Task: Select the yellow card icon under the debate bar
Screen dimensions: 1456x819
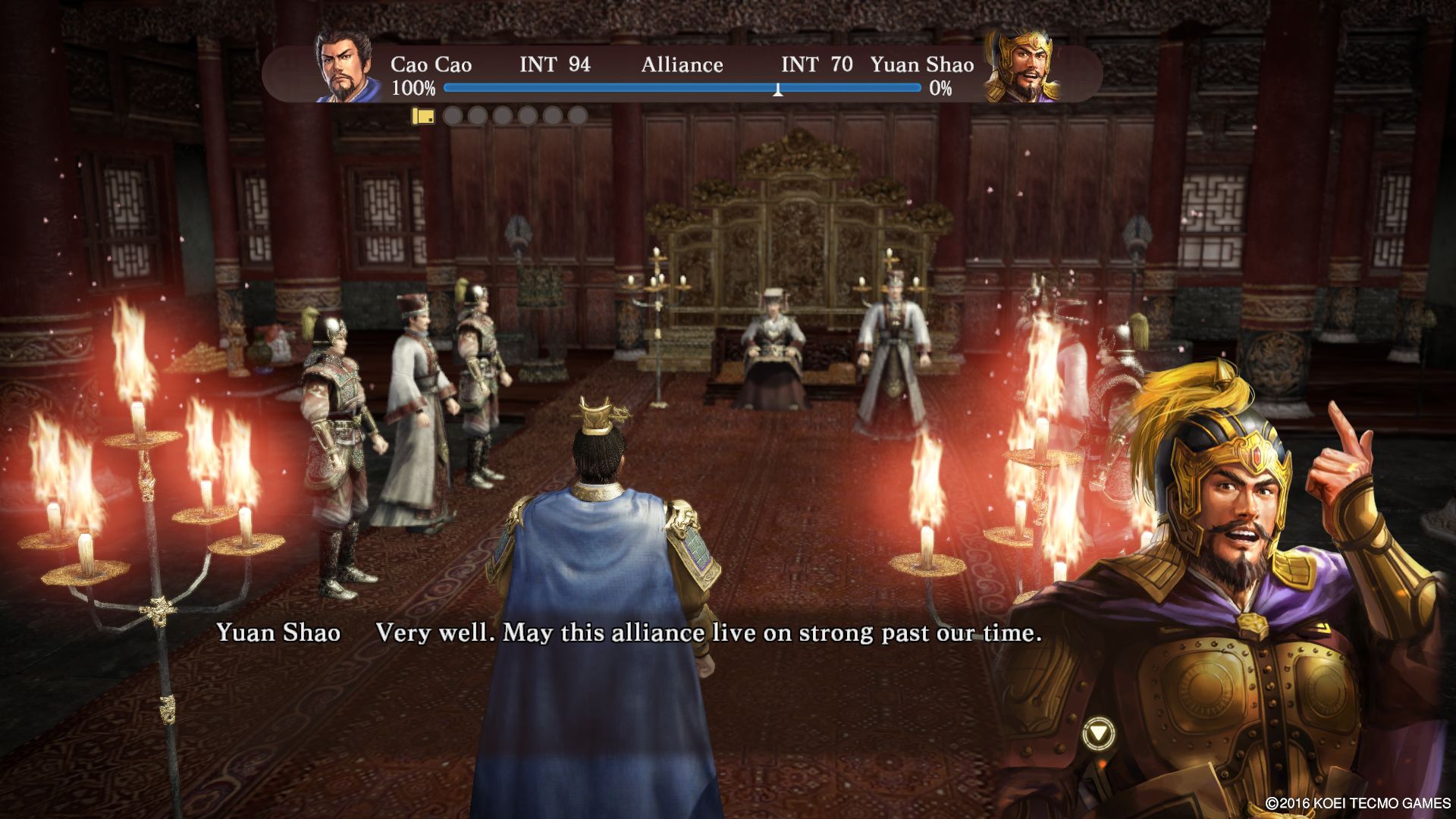Action: (x=423, y=116)
